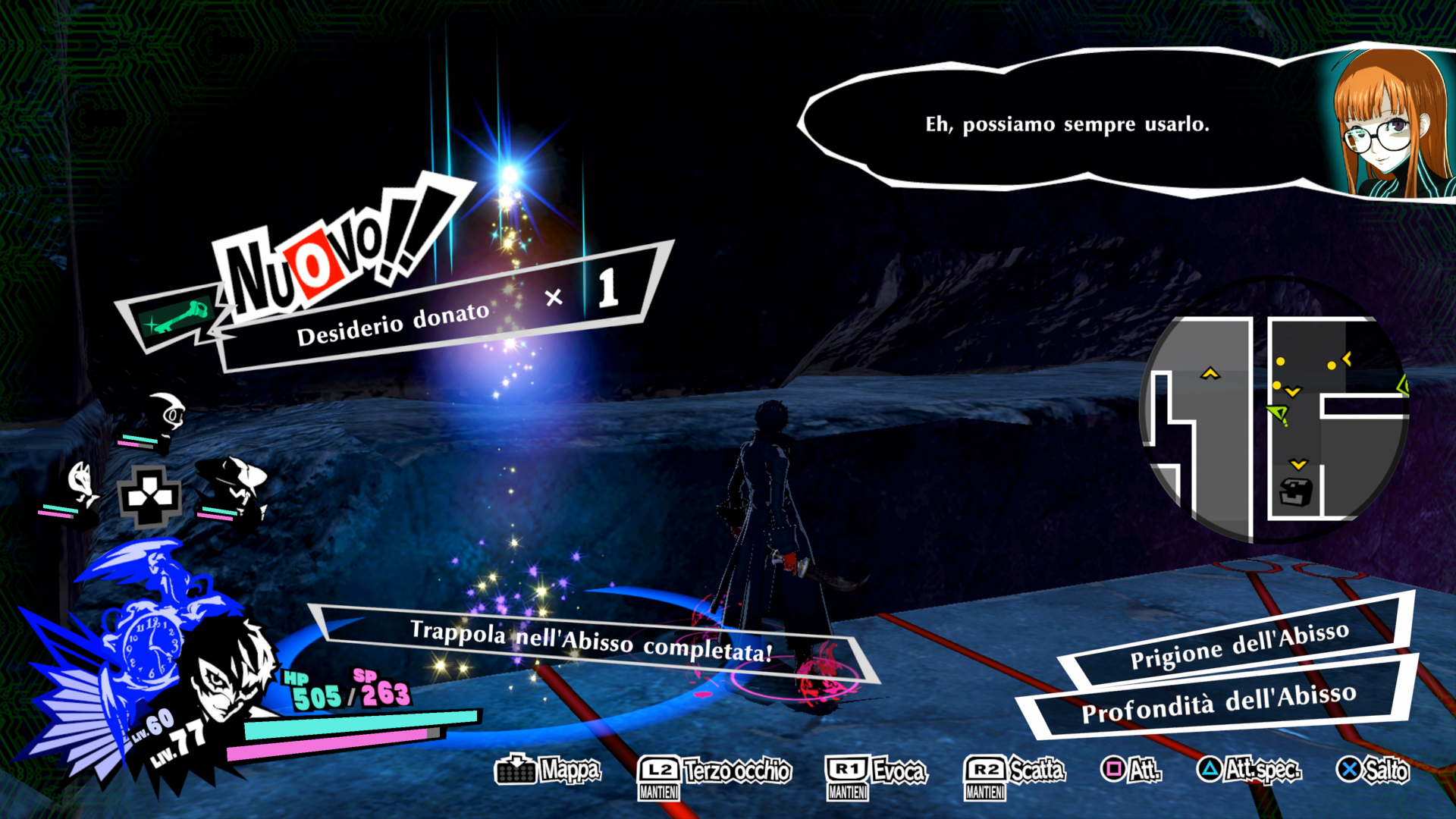The width and height of the screenshot is (1456, 819).
Task: Select the Prigione dell'Abisso location label
Action: [1239, 645]
